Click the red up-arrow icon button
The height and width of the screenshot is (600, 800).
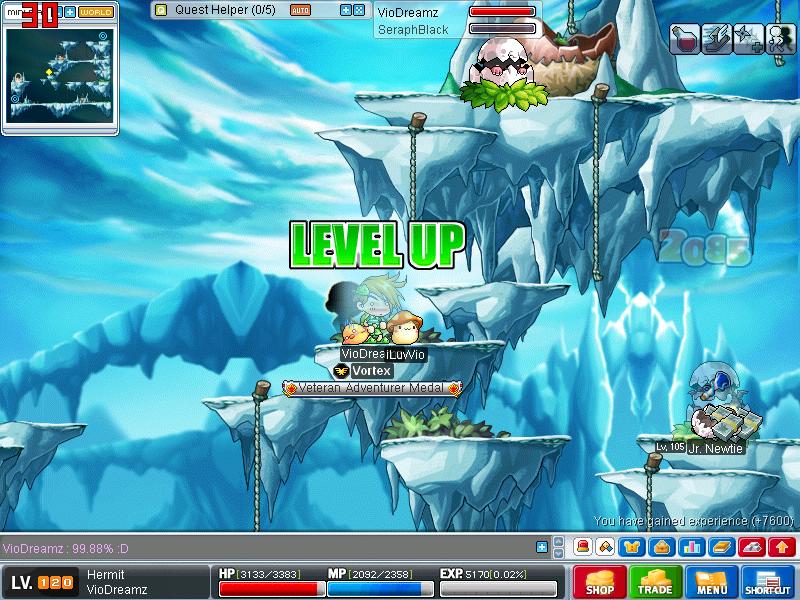coord(783,547)
